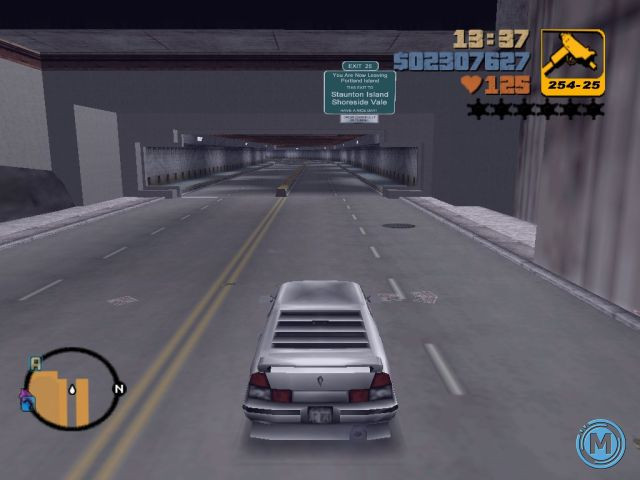Open the circular radar minimap

pos(68,389)
